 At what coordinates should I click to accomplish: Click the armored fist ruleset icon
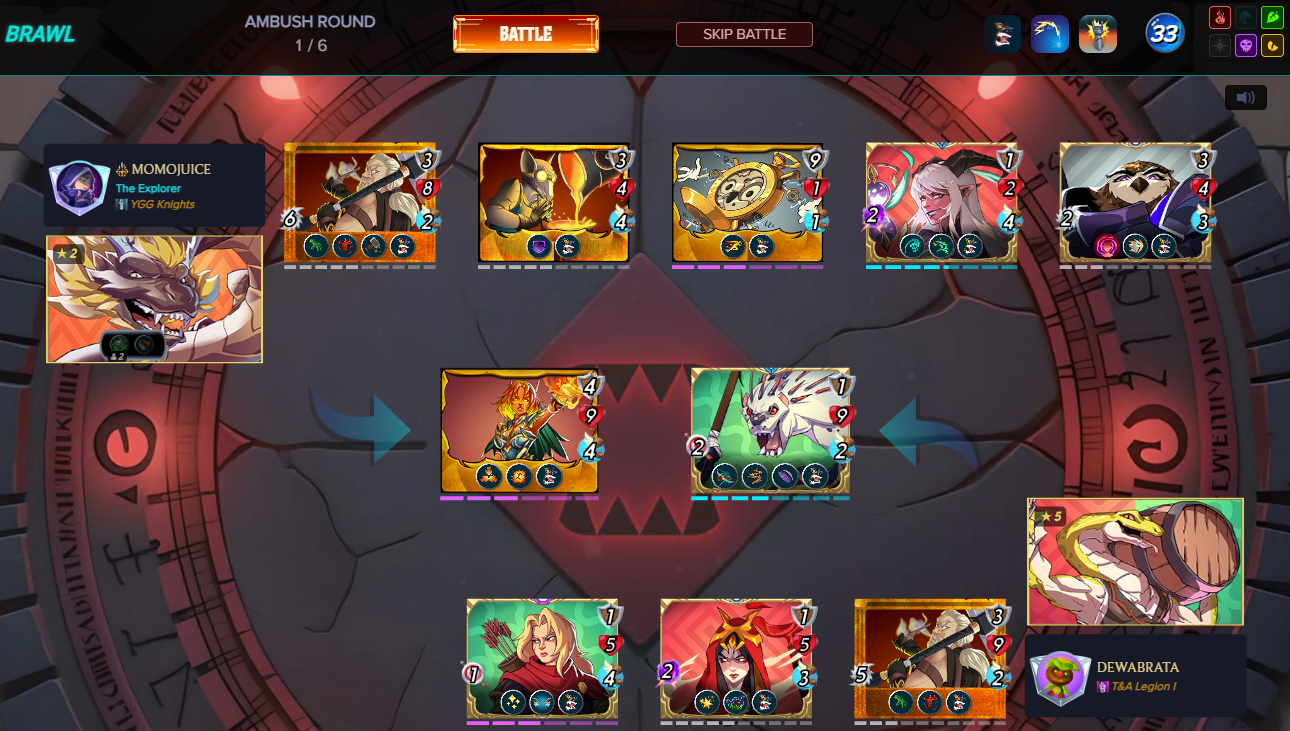pyautogui.click(x=1097, y=33)
